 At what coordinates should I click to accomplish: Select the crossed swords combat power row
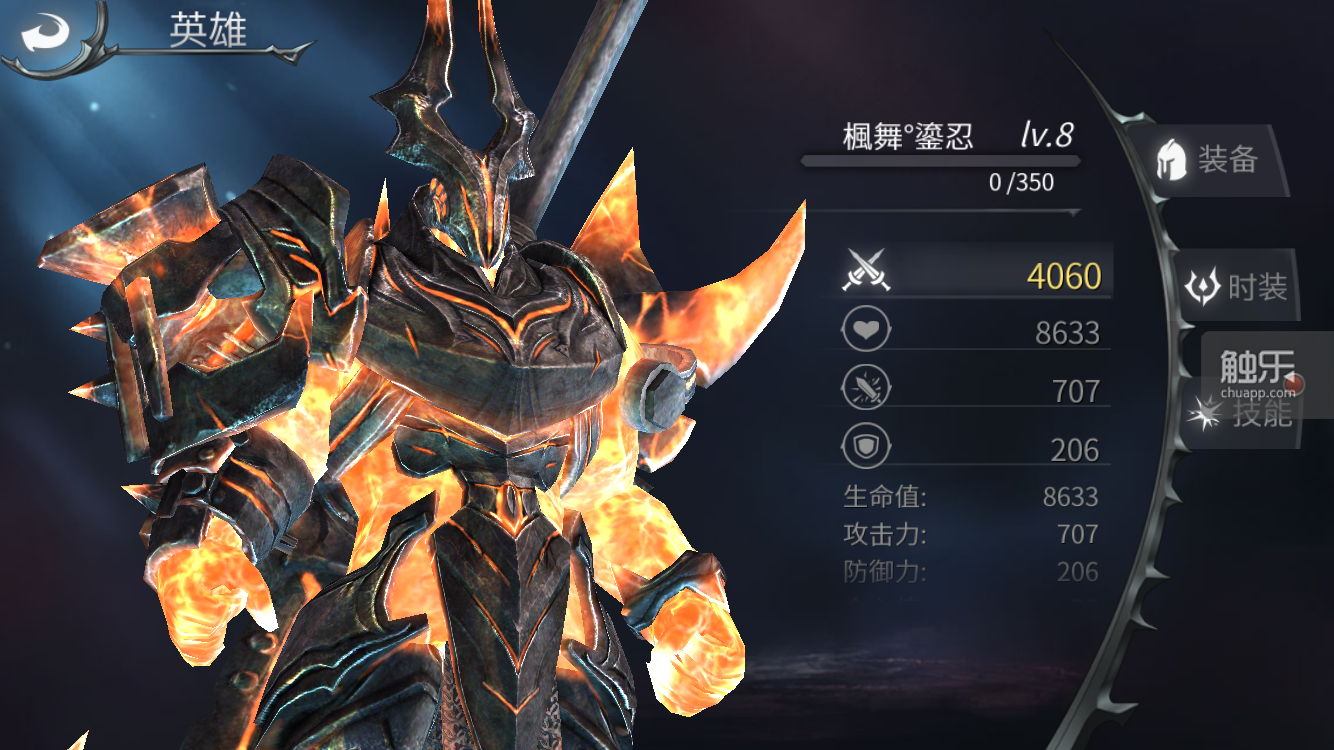[972, 273]
